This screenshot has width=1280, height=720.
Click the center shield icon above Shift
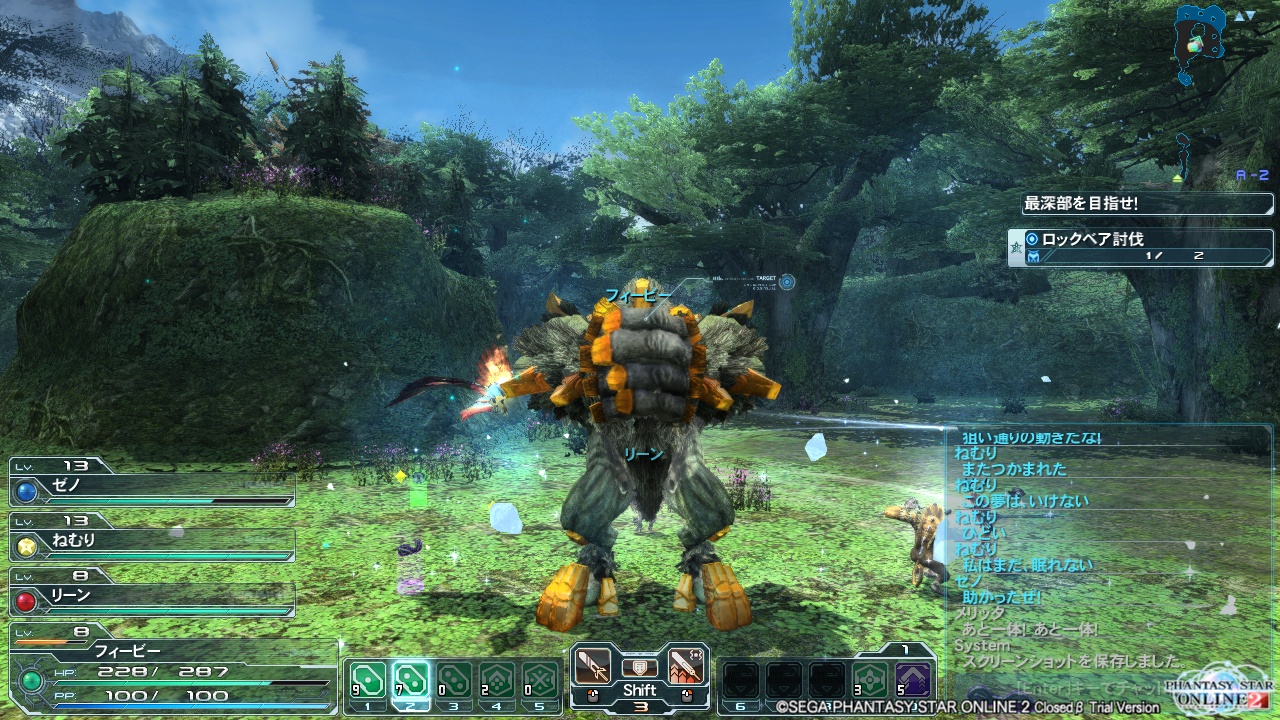(x=639, y=667)
